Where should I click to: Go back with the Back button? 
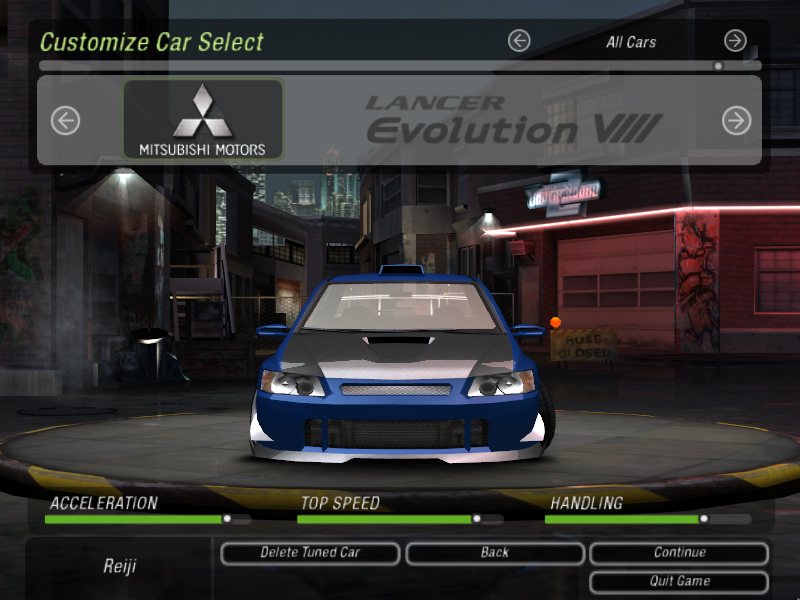pyautogui.click(x=494, y=553)
